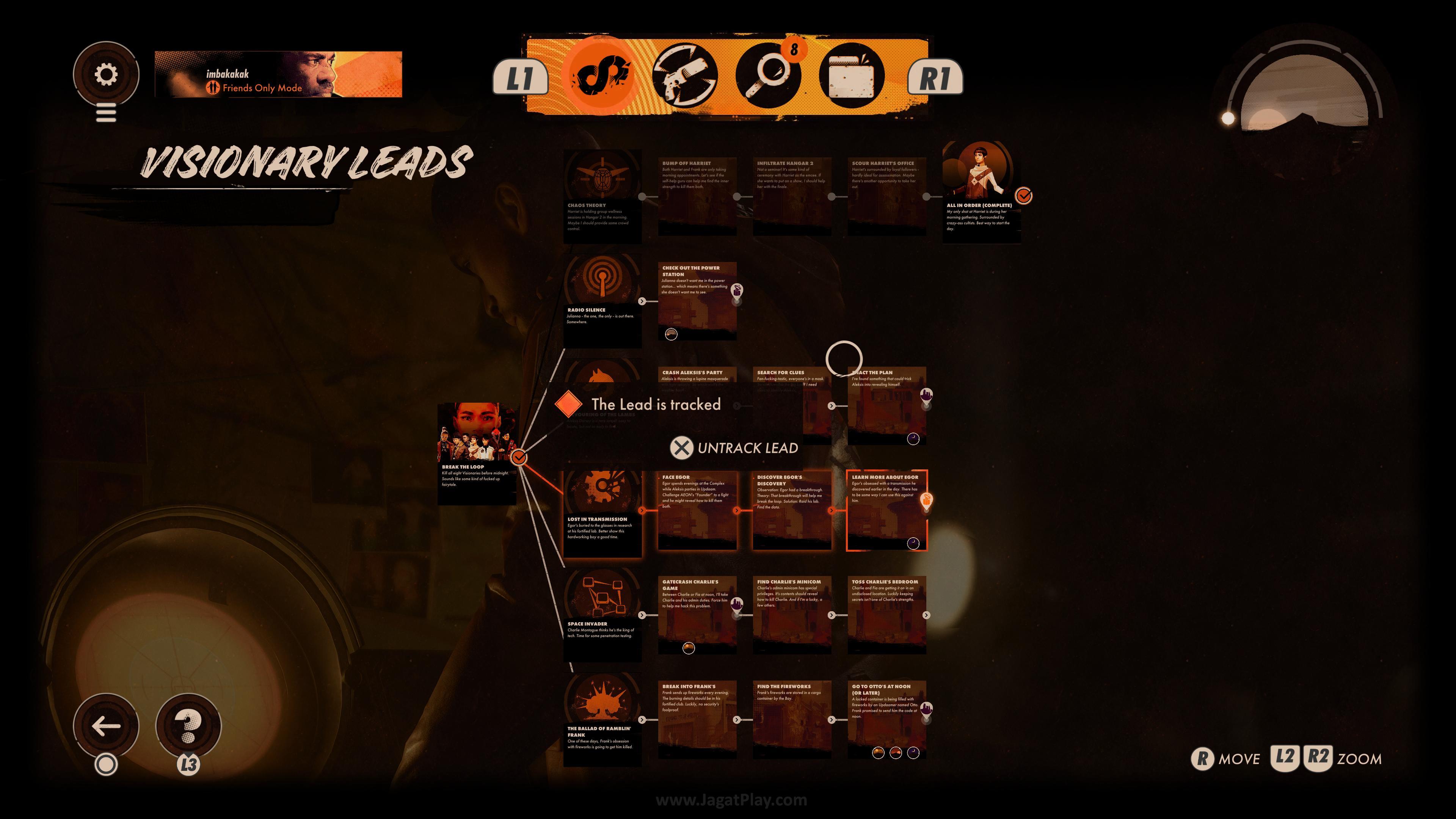Open the question mark help button

pos(188,726)
